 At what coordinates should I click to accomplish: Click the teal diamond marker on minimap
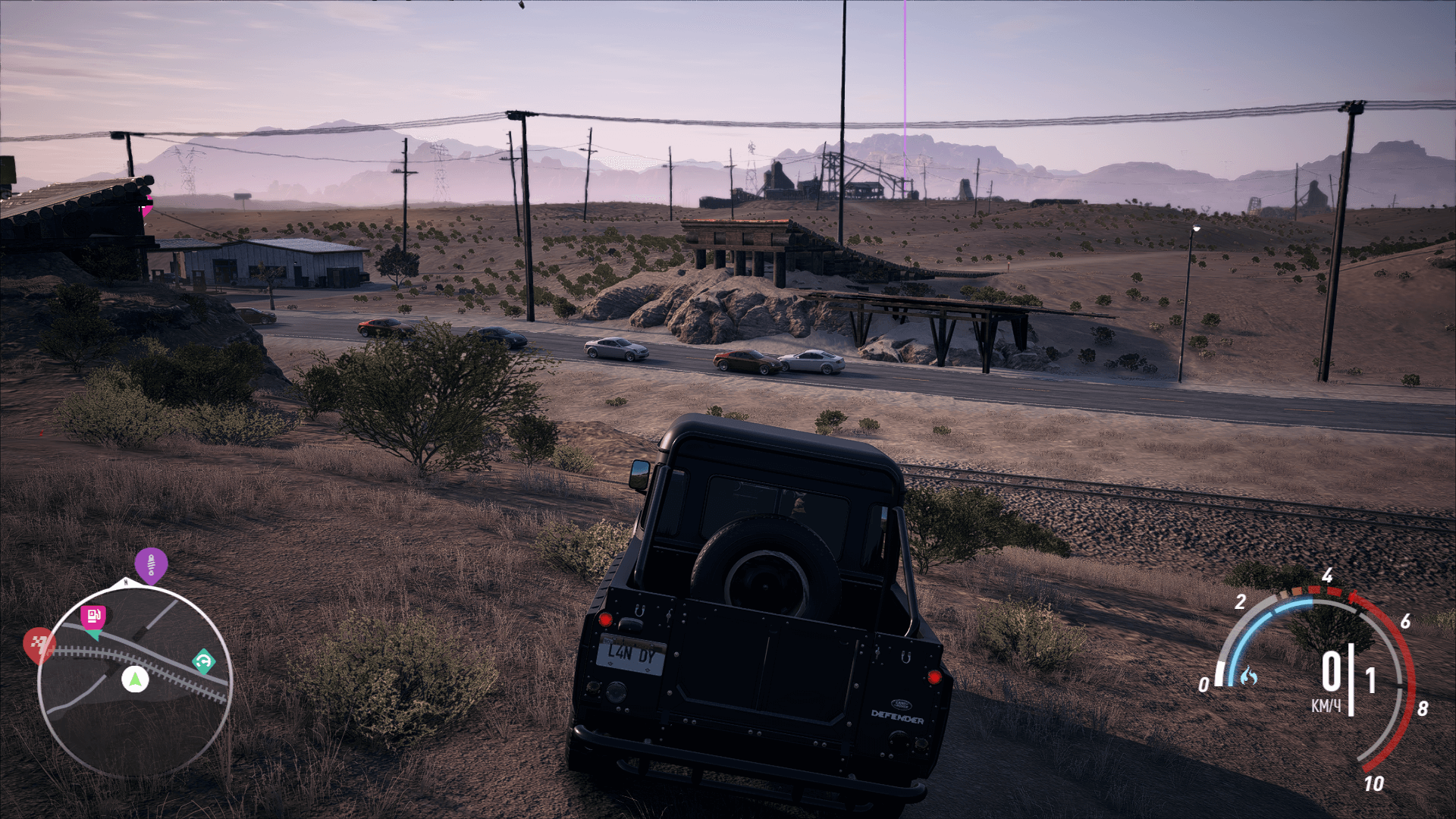tap(203, 661)
